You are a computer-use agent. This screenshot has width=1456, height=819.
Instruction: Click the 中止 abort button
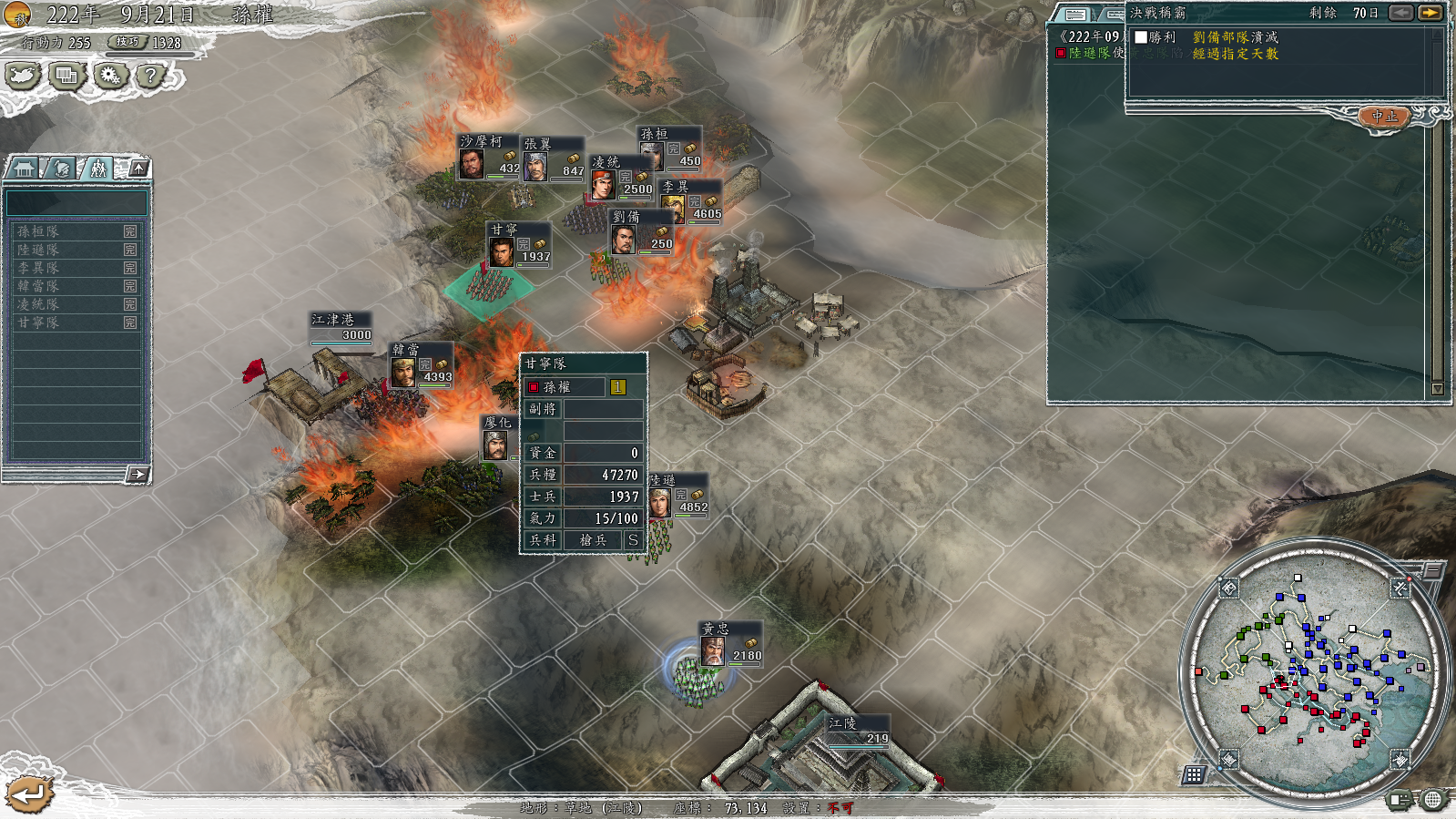(1384, 117)
